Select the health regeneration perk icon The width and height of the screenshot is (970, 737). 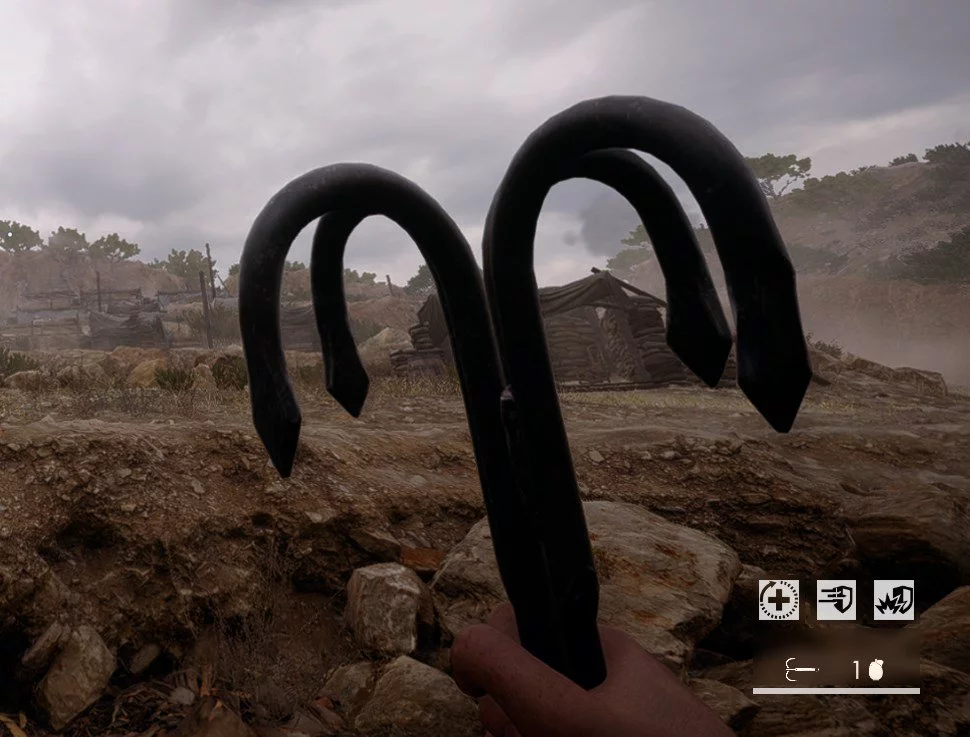[778, 600]
